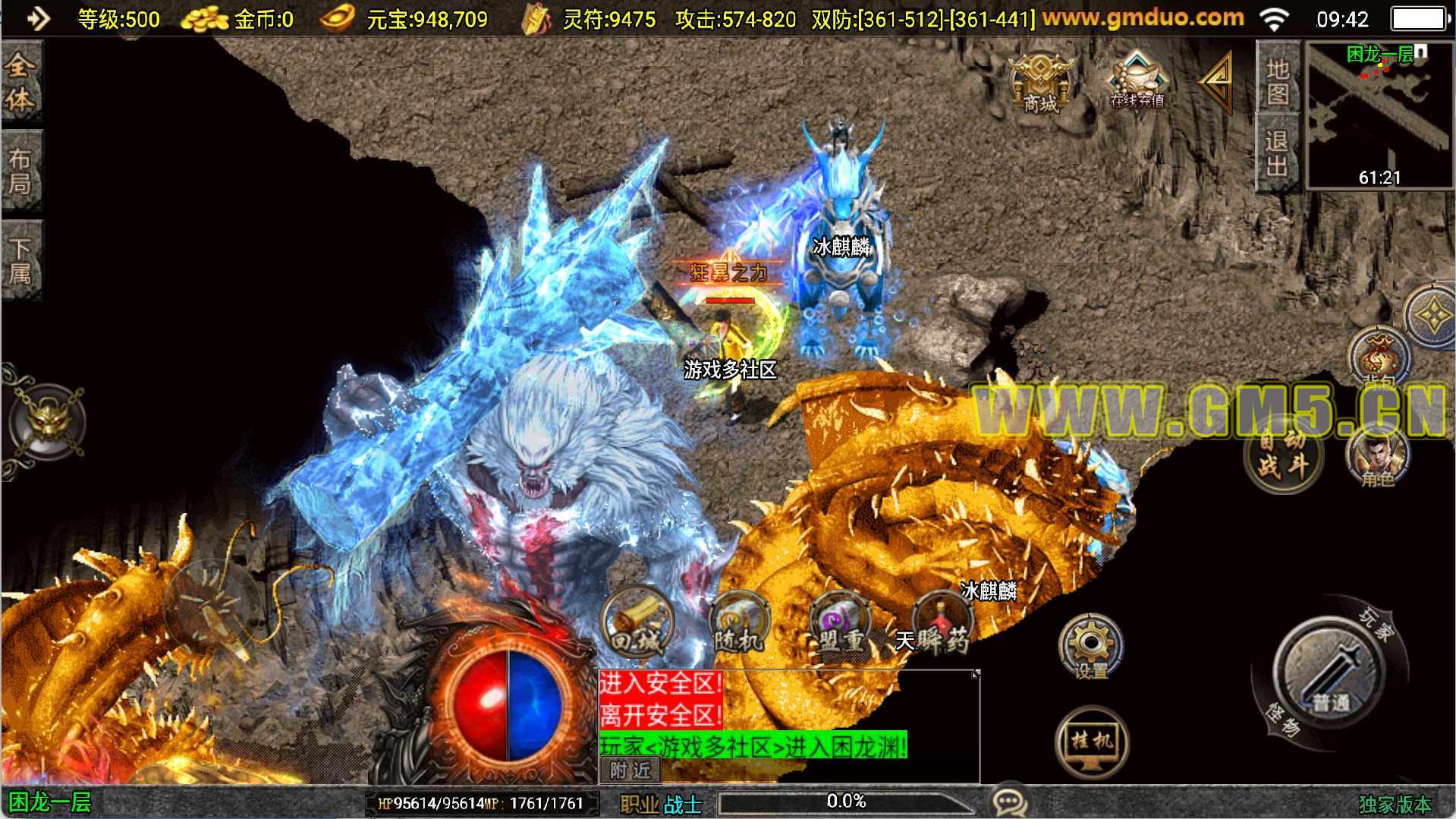
Task: Open the chat bubble icon
Action: [x=1010, y=801]
